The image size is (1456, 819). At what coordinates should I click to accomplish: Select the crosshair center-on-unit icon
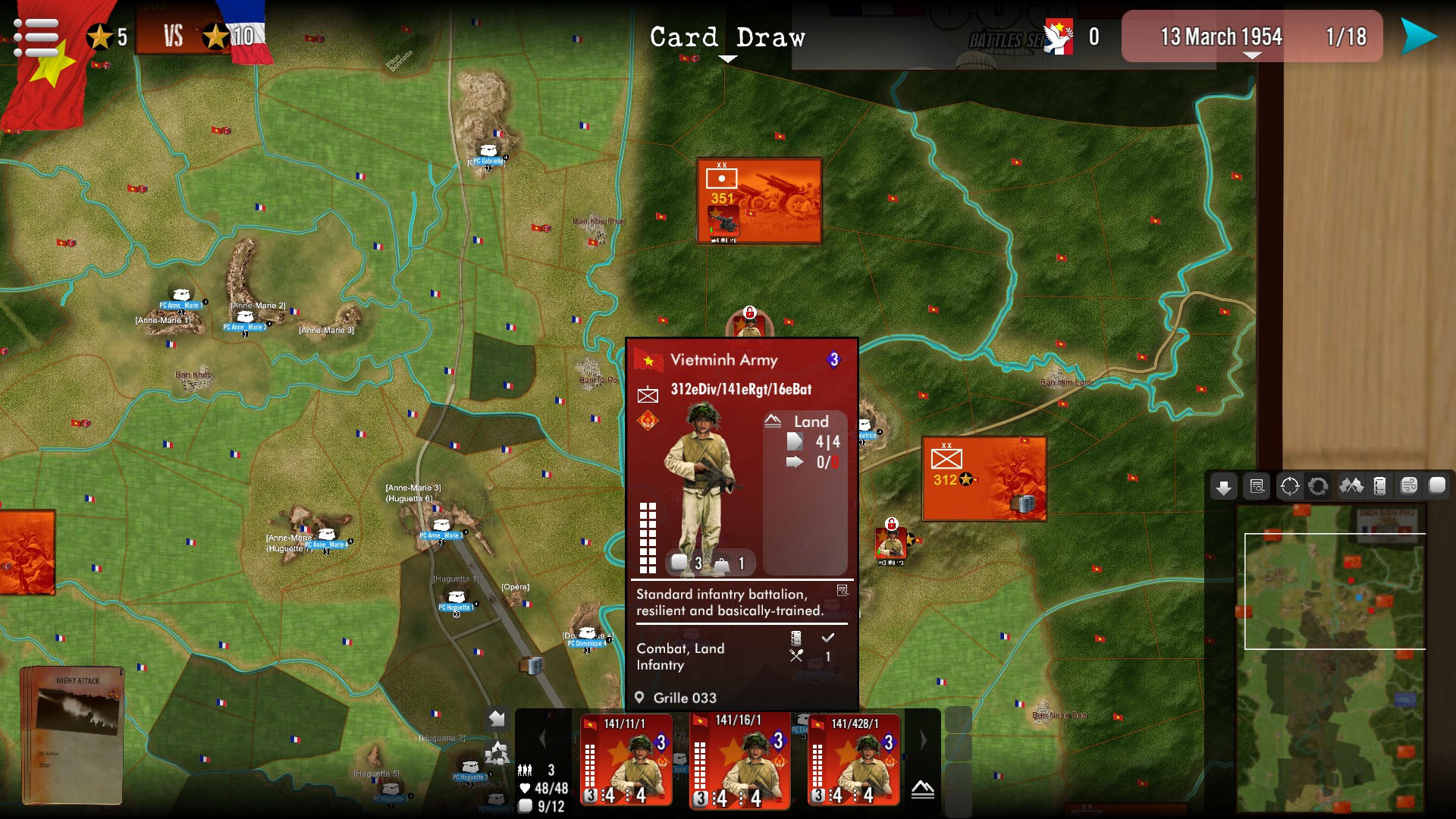(x=1289, y=487)
